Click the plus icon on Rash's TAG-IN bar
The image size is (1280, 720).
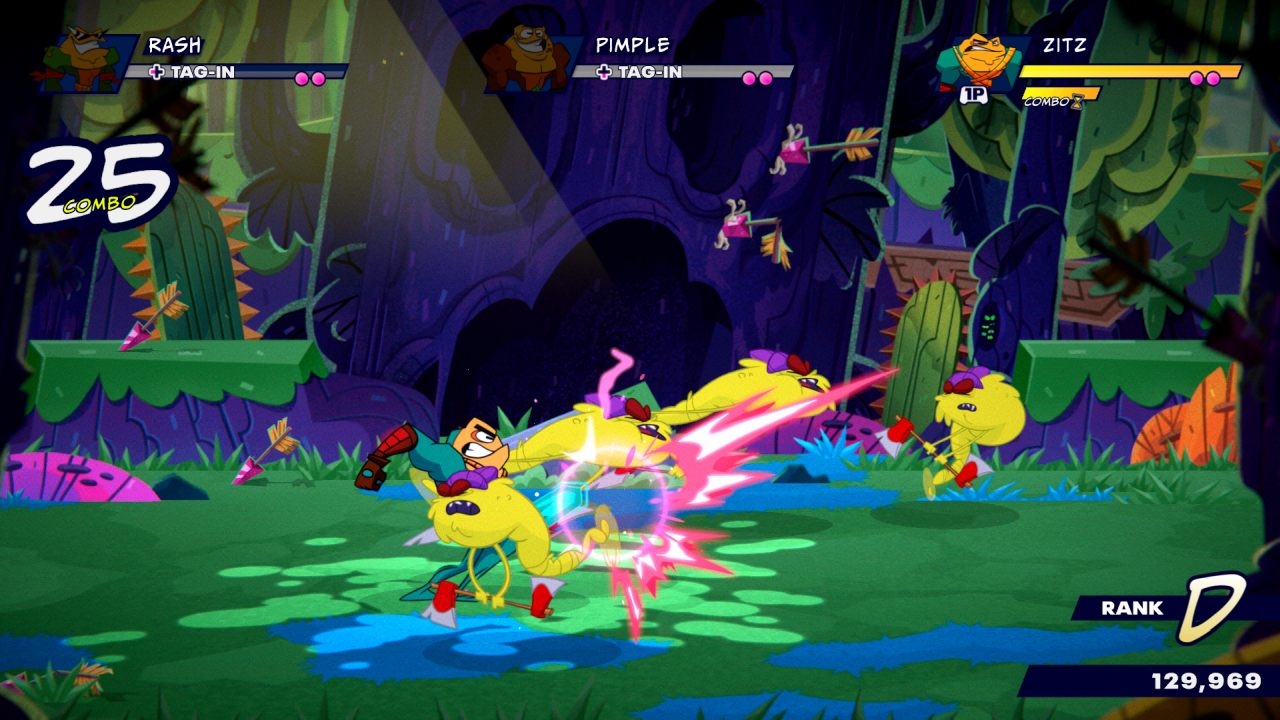coord(157,72)
